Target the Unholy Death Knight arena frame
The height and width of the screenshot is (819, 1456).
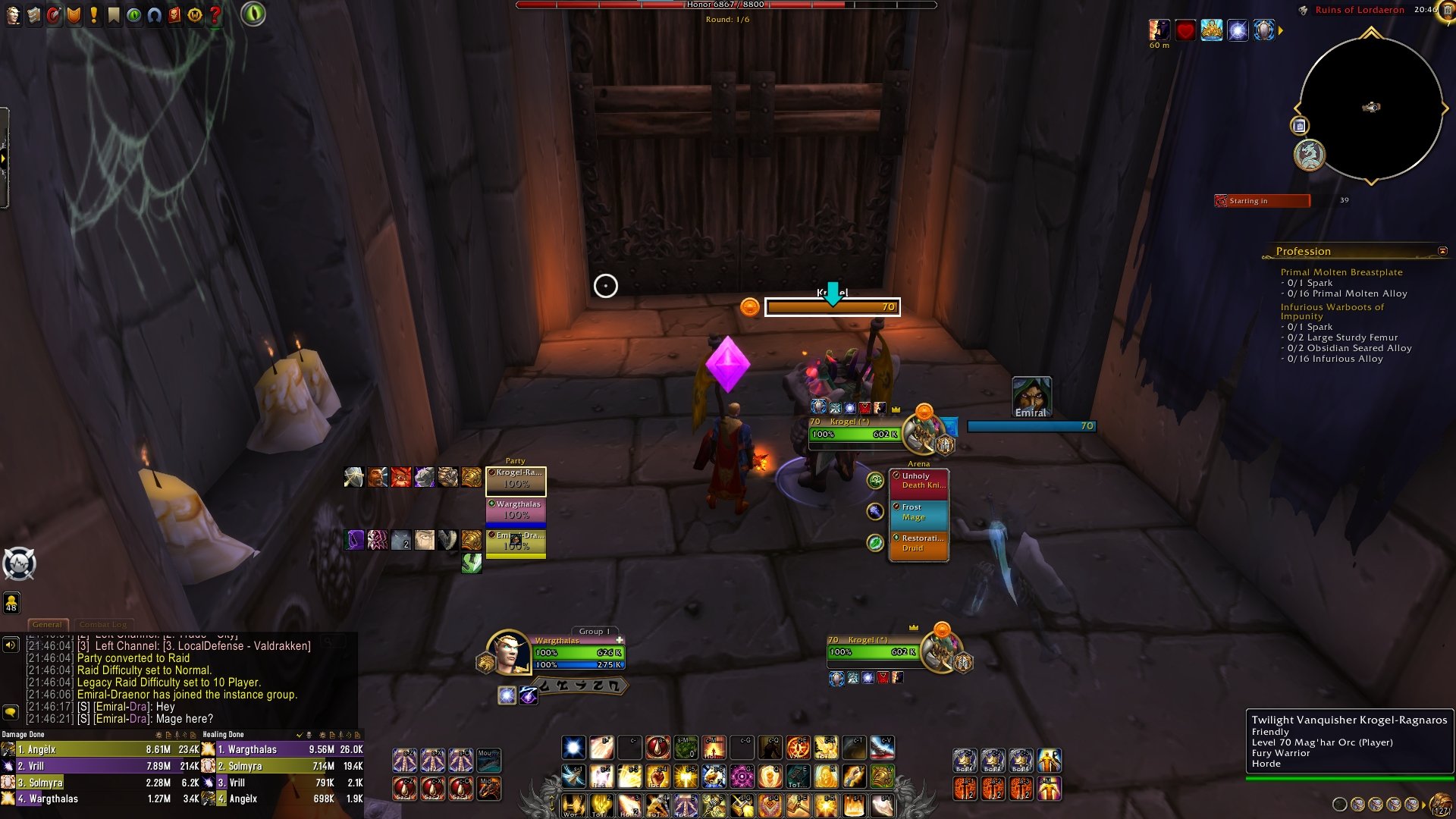click(918, 483)
